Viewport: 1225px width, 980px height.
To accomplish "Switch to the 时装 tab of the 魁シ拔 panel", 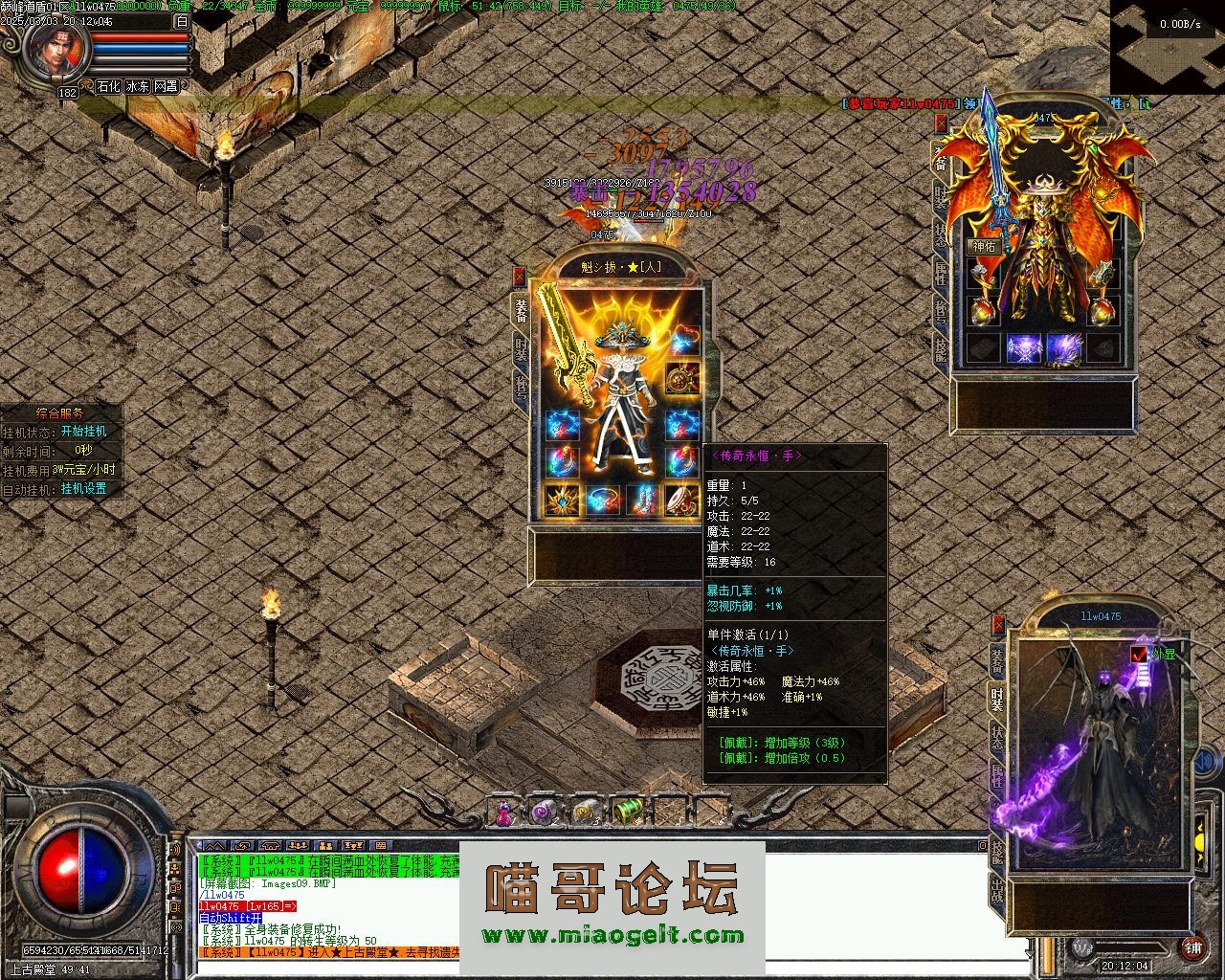I will [521, 349].
